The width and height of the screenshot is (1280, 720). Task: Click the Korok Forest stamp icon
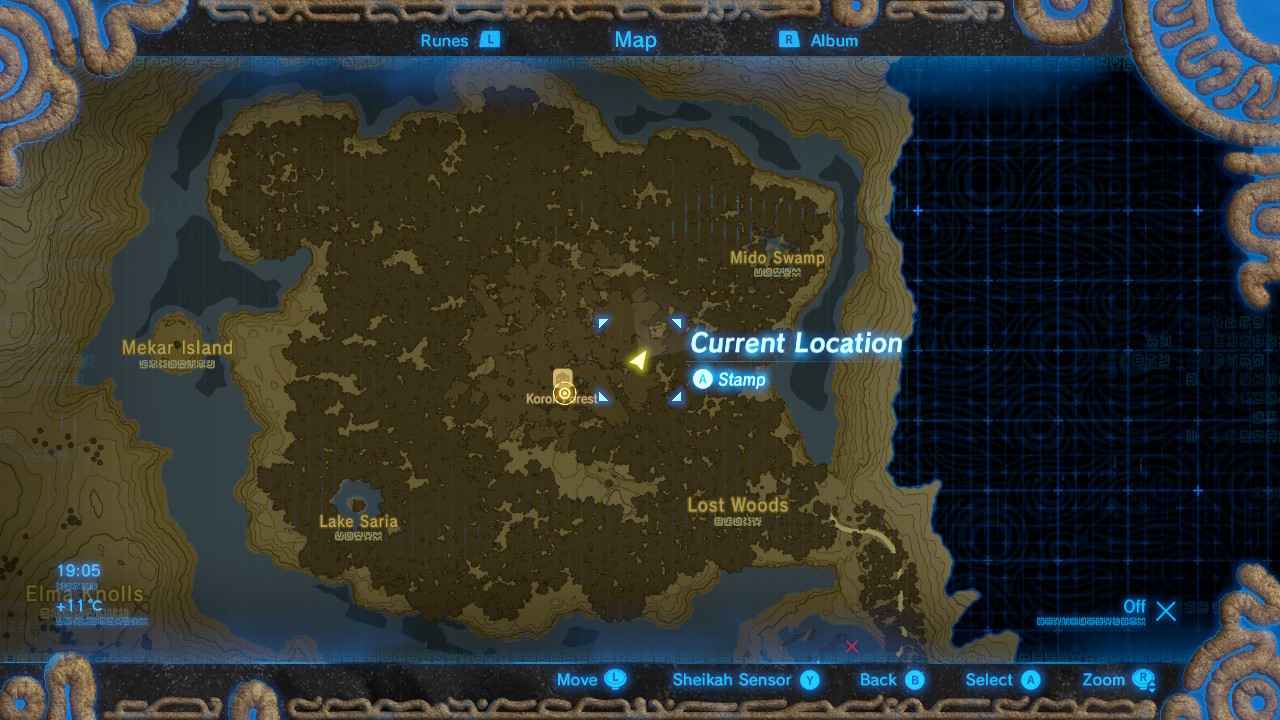[565, 390]
